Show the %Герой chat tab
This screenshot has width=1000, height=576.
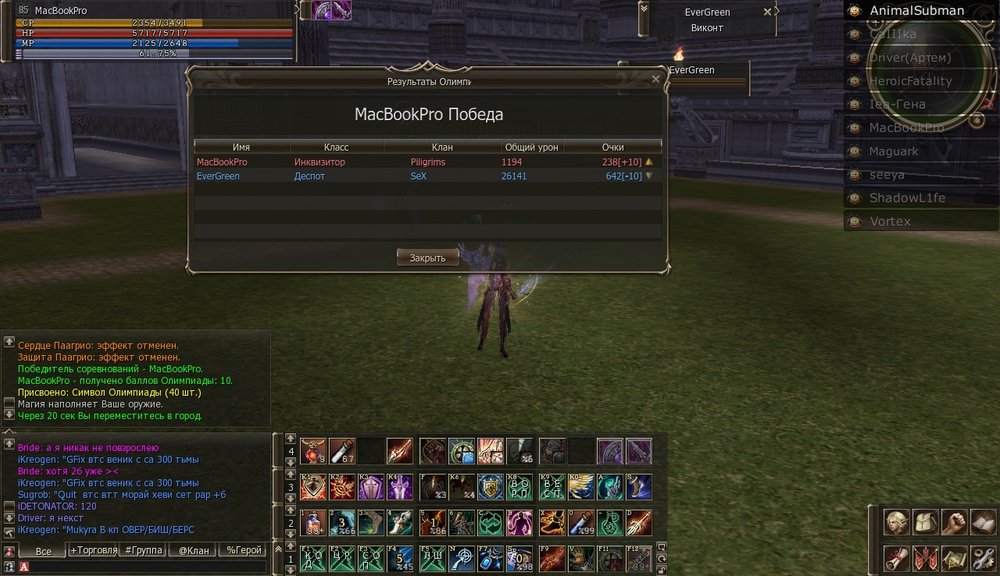(243, 550)
